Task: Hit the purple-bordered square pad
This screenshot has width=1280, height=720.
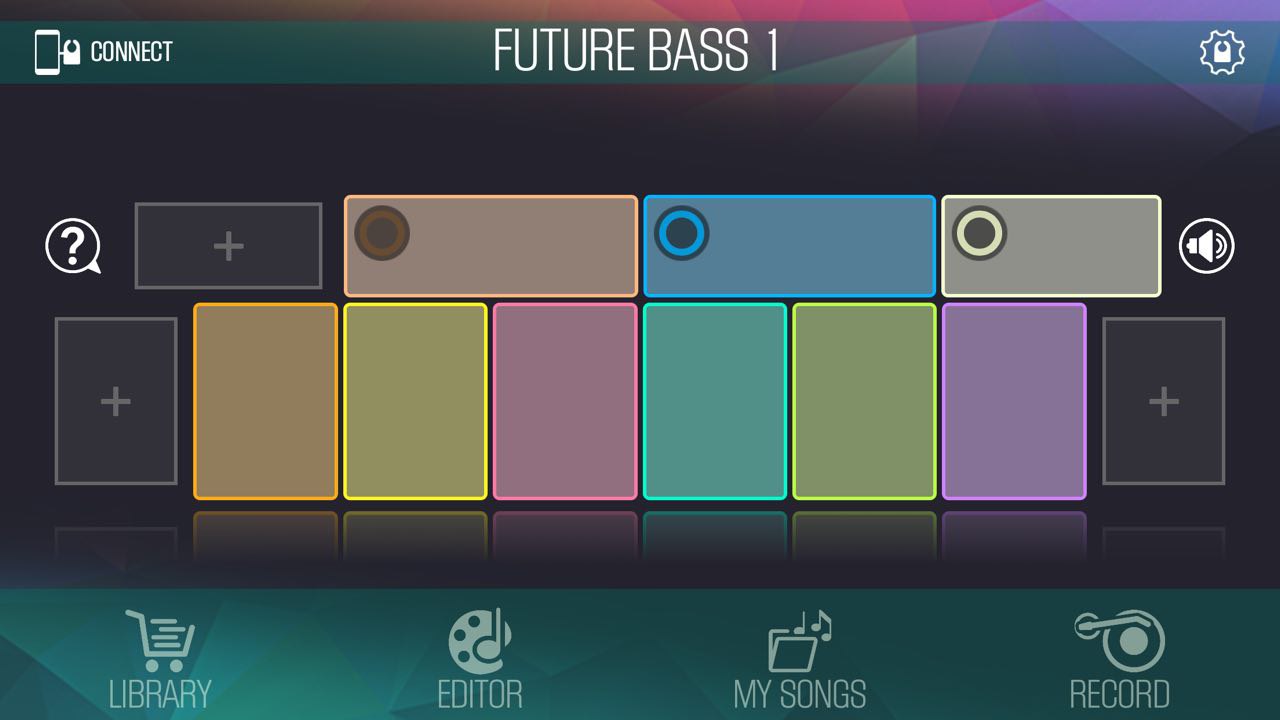Action: (x=1014, y=401)
